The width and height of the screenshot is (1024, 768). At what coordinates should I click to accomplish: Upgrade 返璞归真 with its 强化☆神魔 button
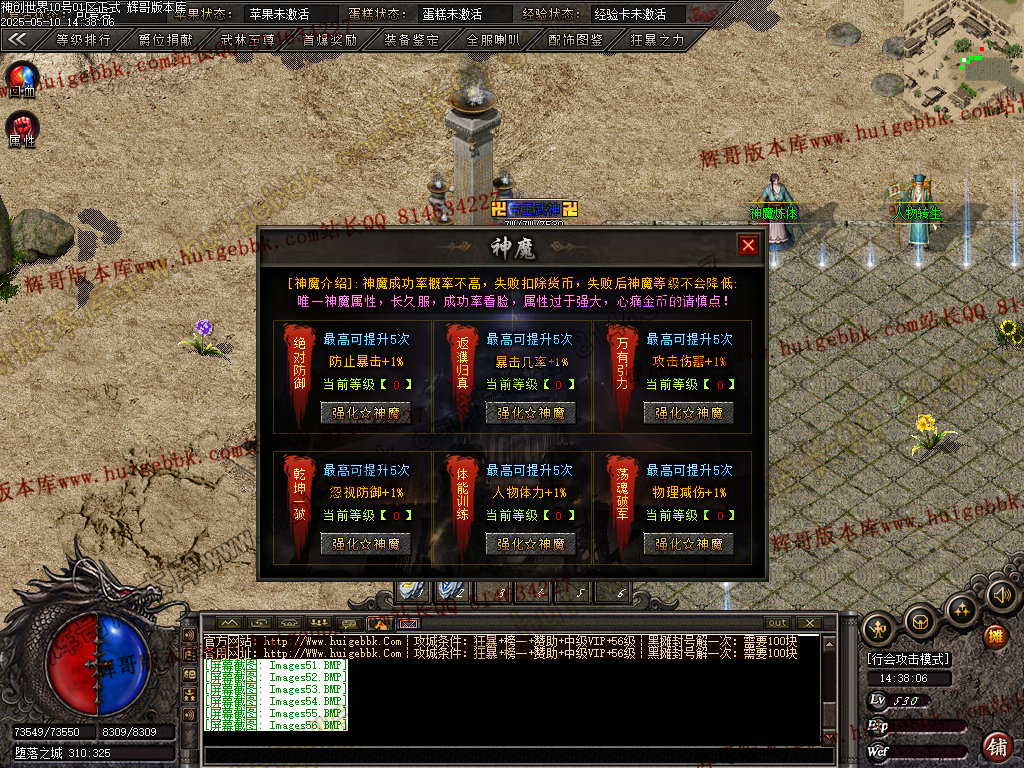(530, 412)
